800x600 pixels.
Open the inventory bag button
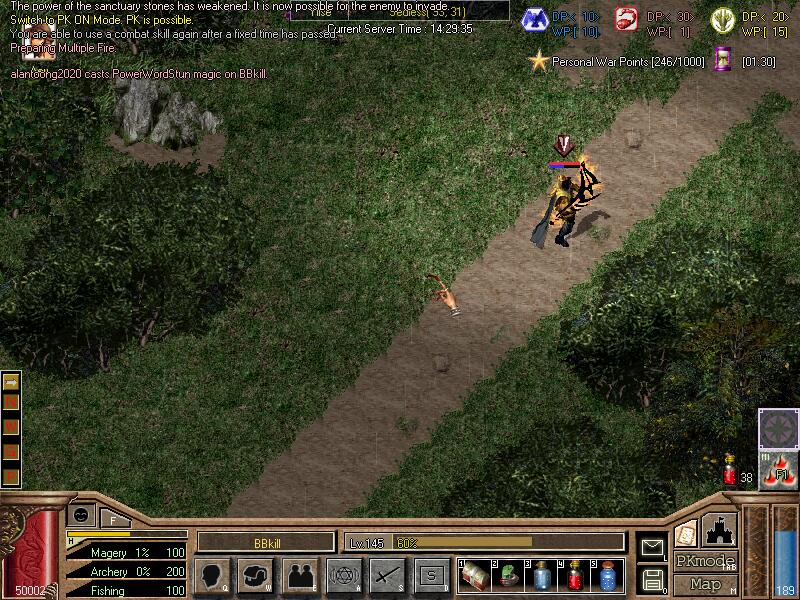point(257,576)
